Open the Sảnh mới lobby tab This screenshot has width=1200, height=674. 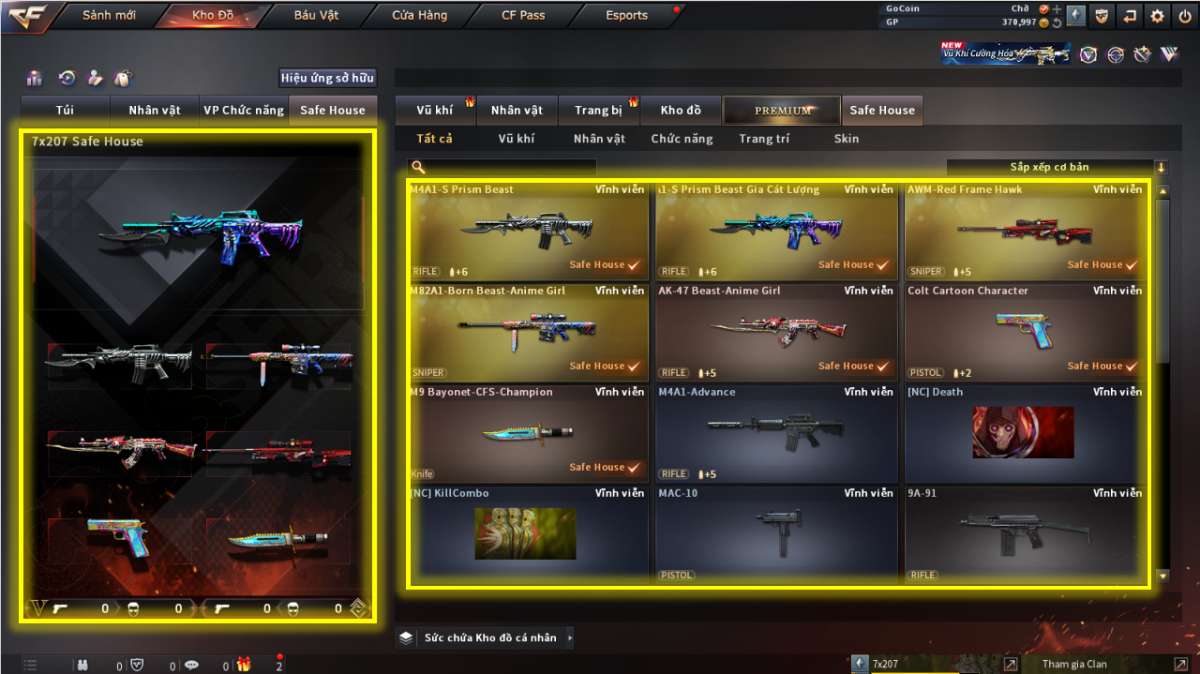pos(109,15)
